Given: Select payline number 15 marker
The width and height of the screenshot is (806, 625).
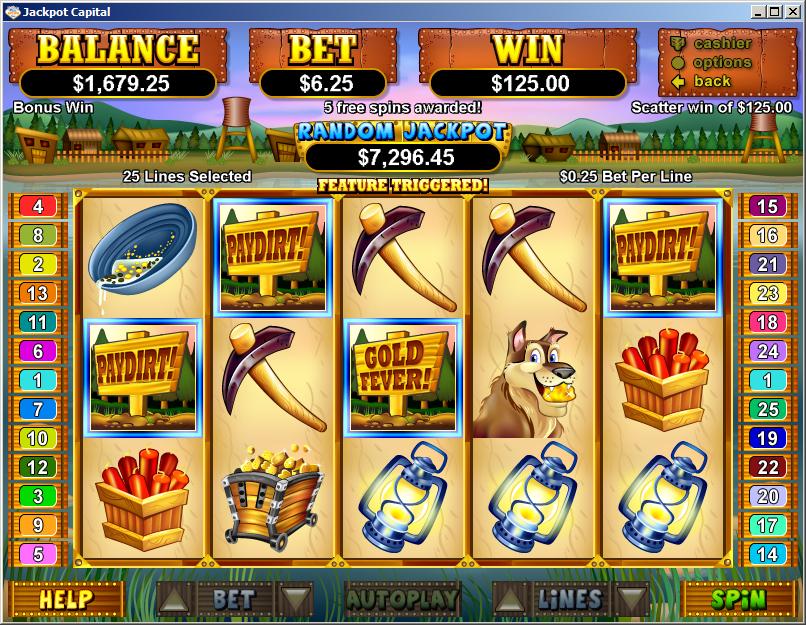Looking at the screenshot, I should pos(768,207).
